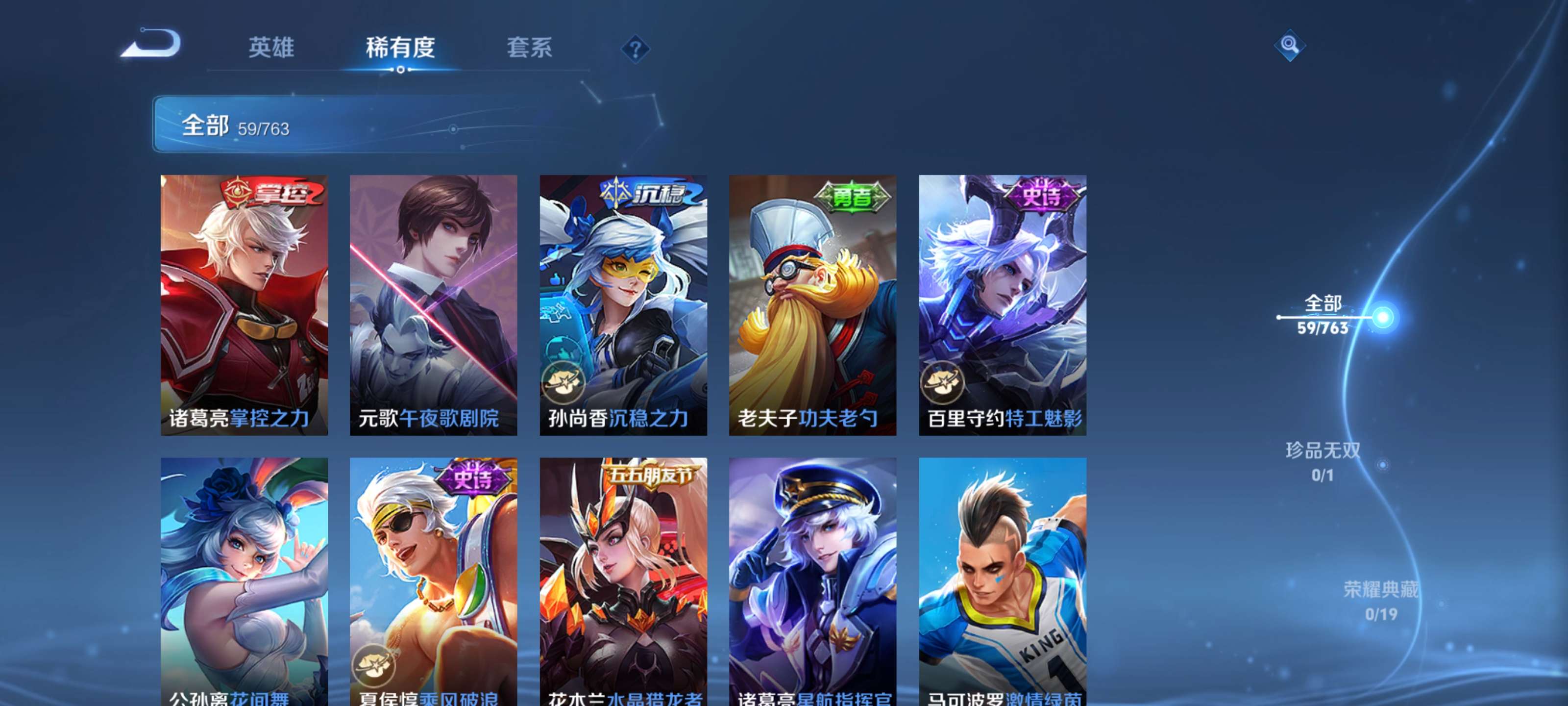Switch to the 英雄 tab

pyautogui.click(x=271, y=49)
